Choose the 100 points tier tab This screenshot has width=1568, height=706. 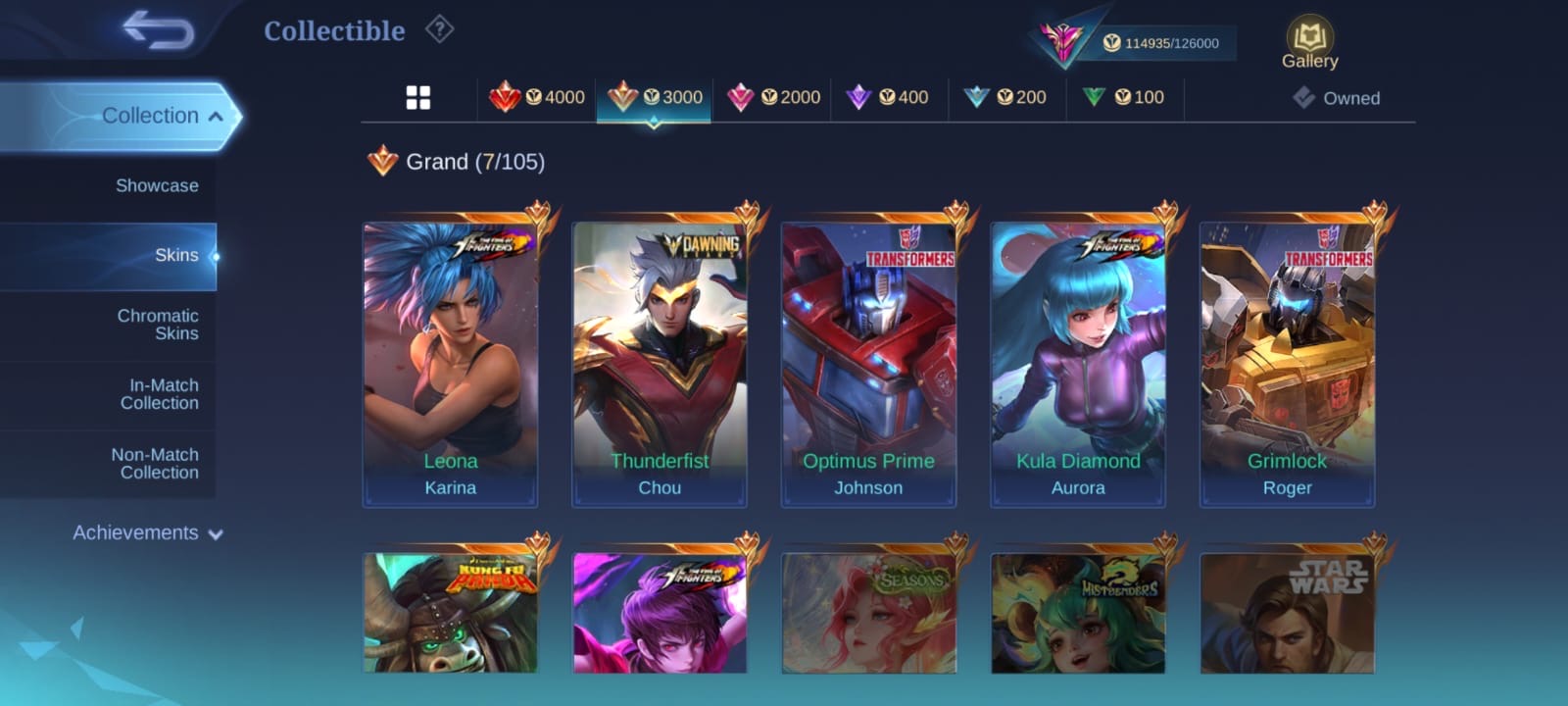(x=1124, y=97)
